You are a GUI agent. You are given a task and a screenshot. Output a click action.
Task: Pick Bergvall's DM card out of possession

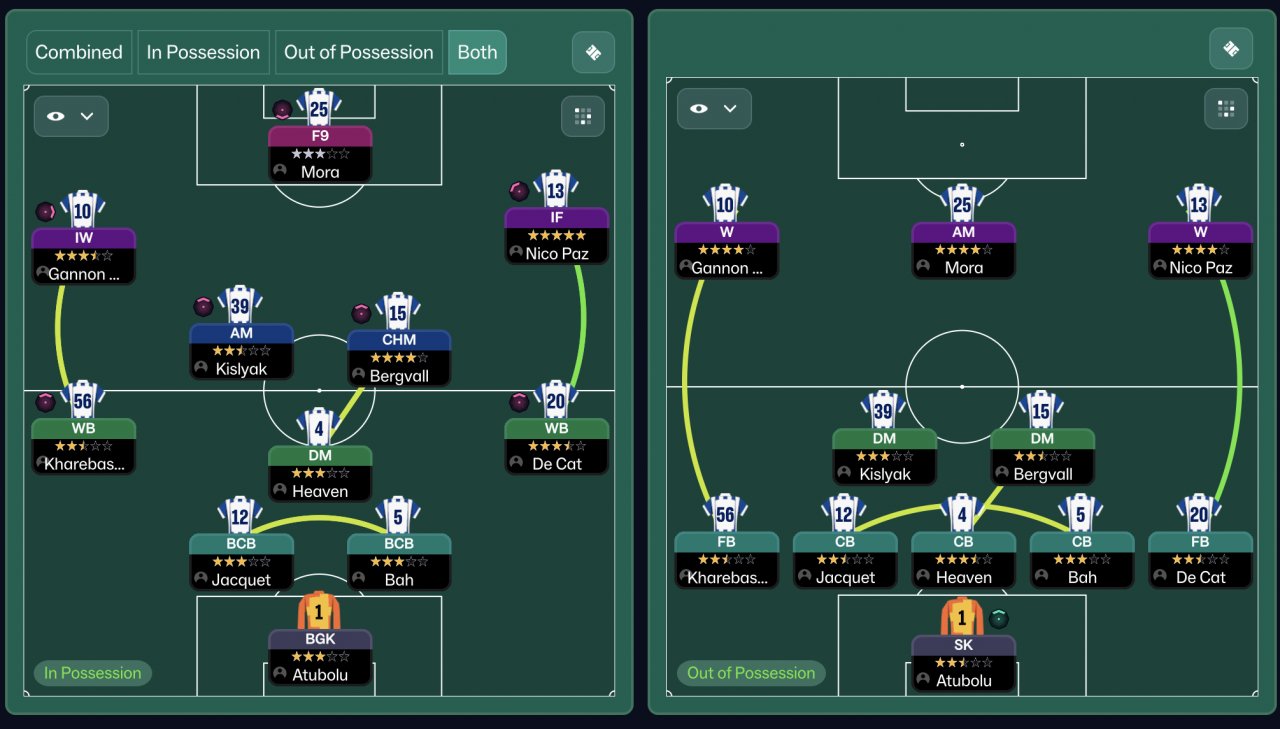pyautogui.click(x=1042, y=456)
